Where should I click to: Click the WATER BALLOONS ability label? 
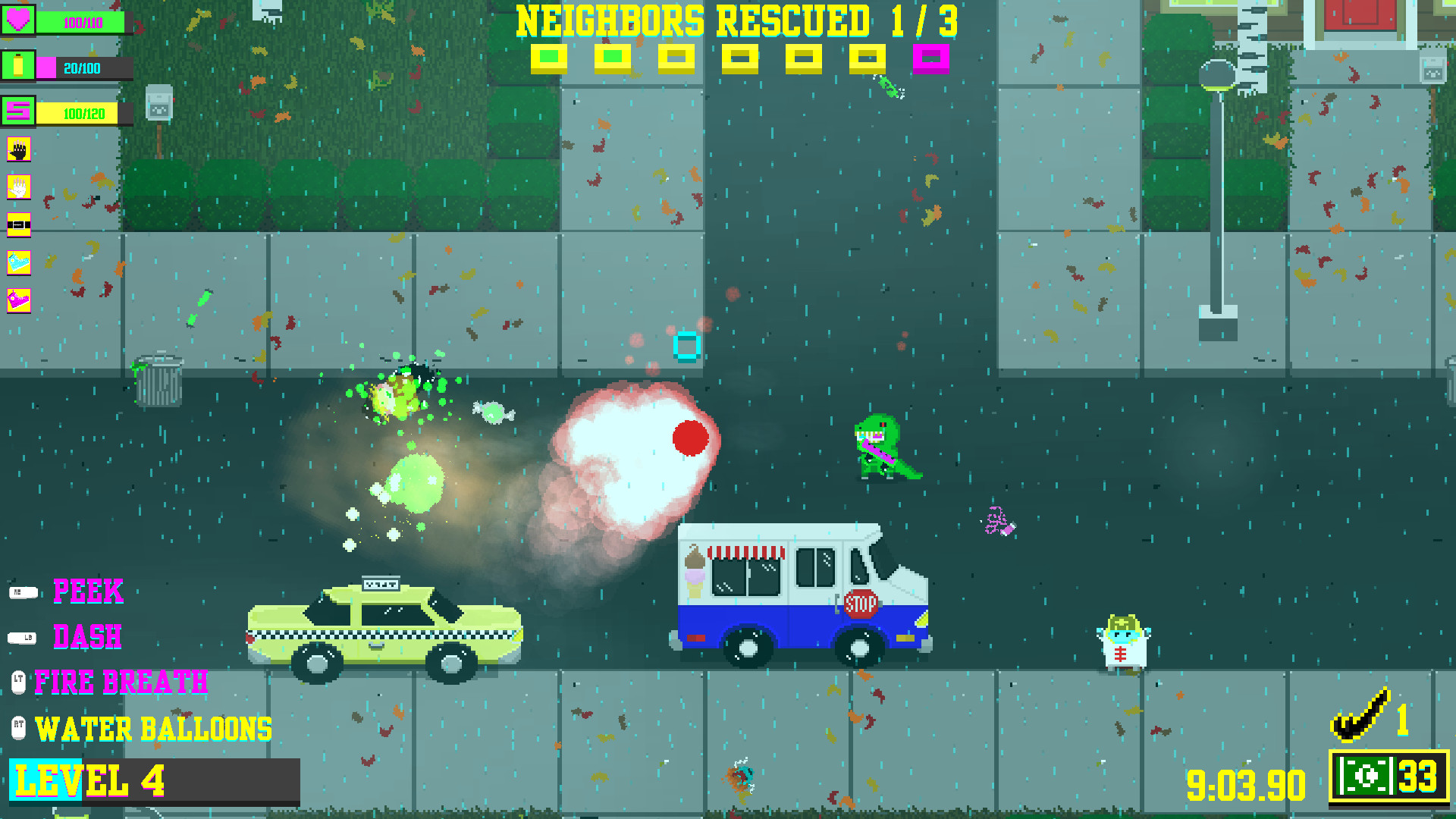click(x=155, y=728)
